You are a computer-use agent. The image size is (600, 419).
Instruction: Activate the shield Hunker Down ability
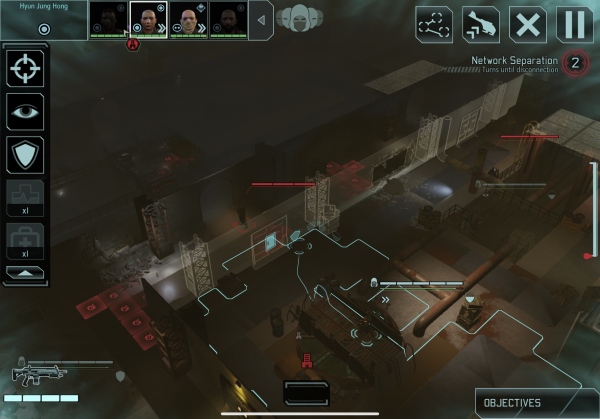[25, 155]
